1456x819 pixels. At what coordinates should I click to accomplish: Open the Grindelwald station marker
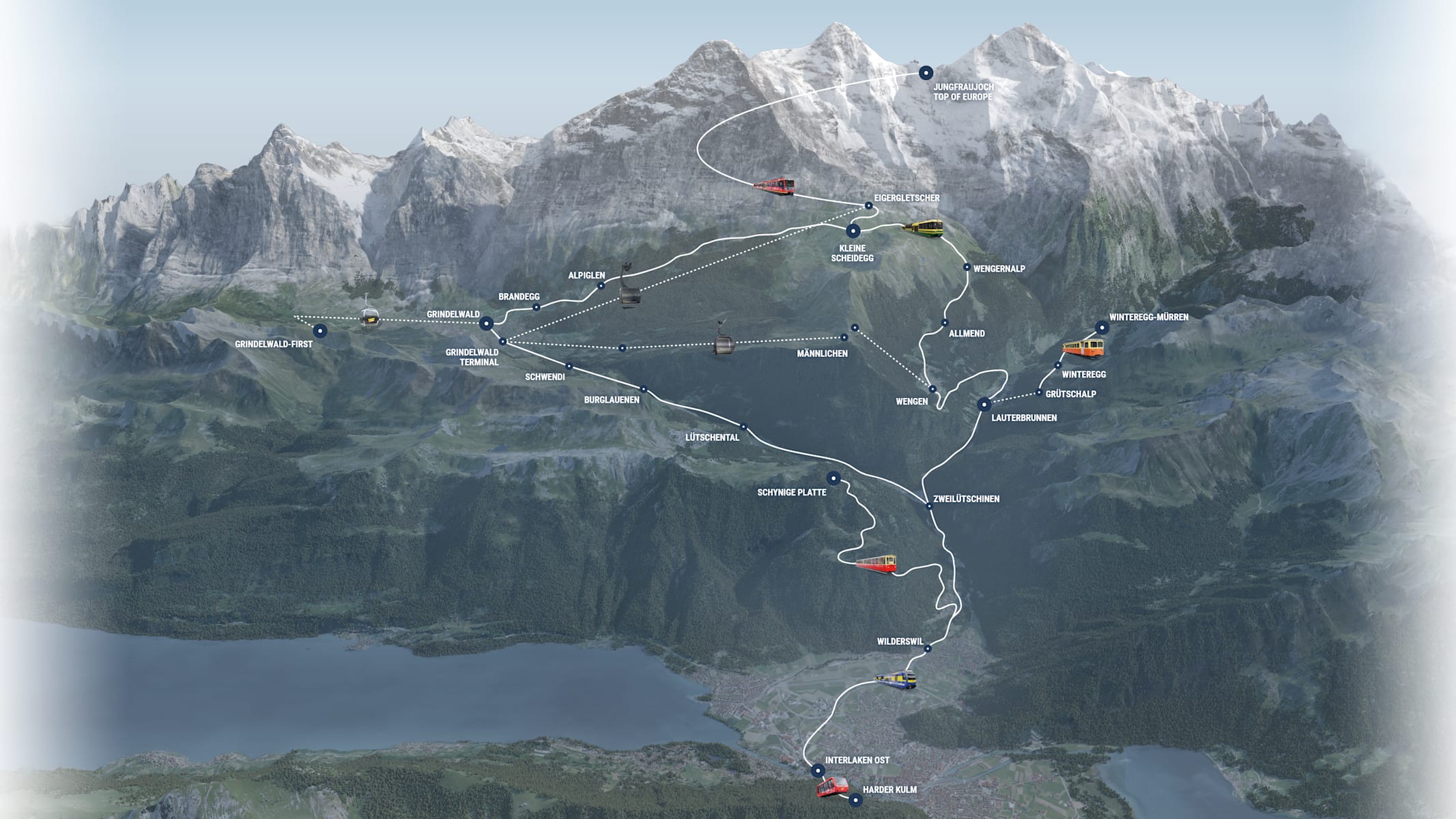tap(486, 324)
